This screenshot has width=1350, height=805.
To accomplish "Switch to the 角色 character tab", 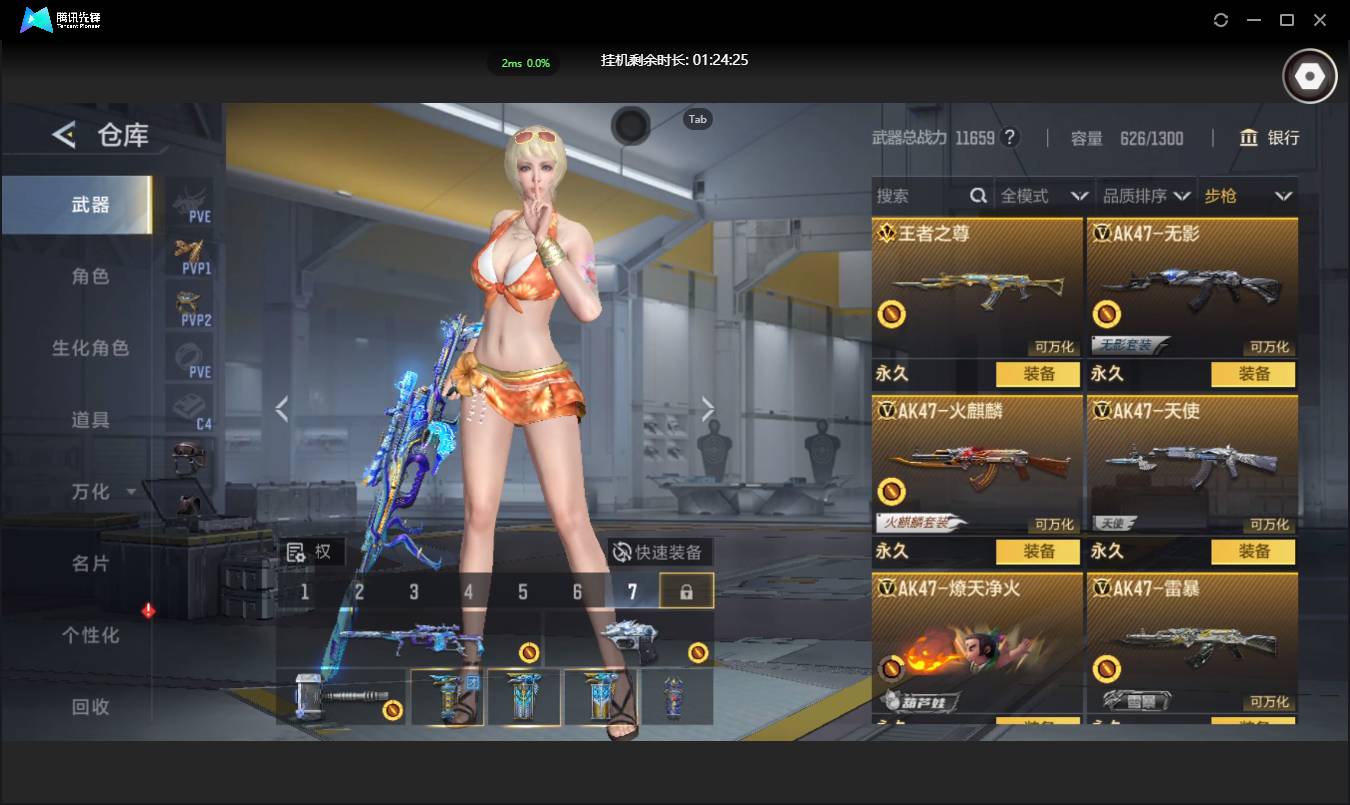I will [x=90, y=276].
